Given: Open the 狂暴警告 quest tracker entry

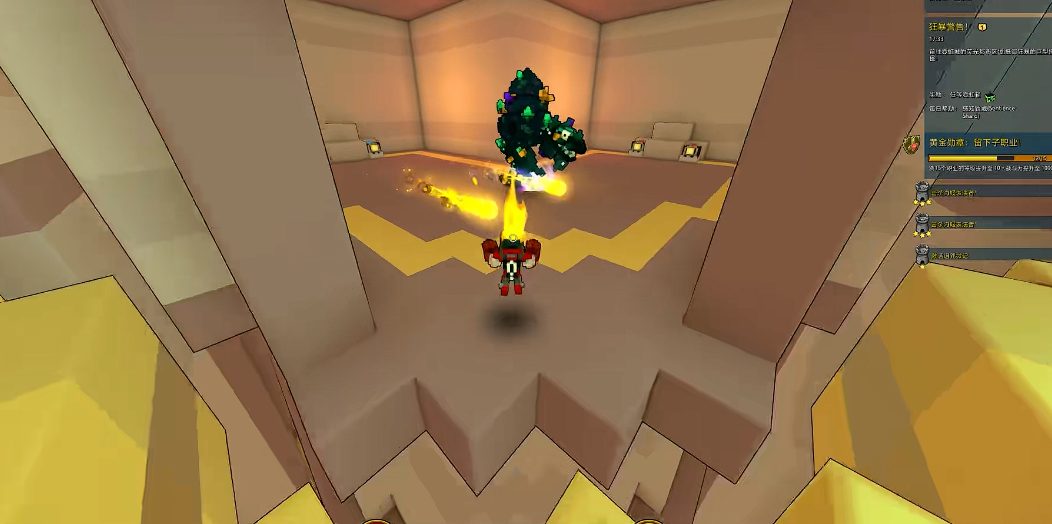Looking at the screenshot, I should click(951, 27).
